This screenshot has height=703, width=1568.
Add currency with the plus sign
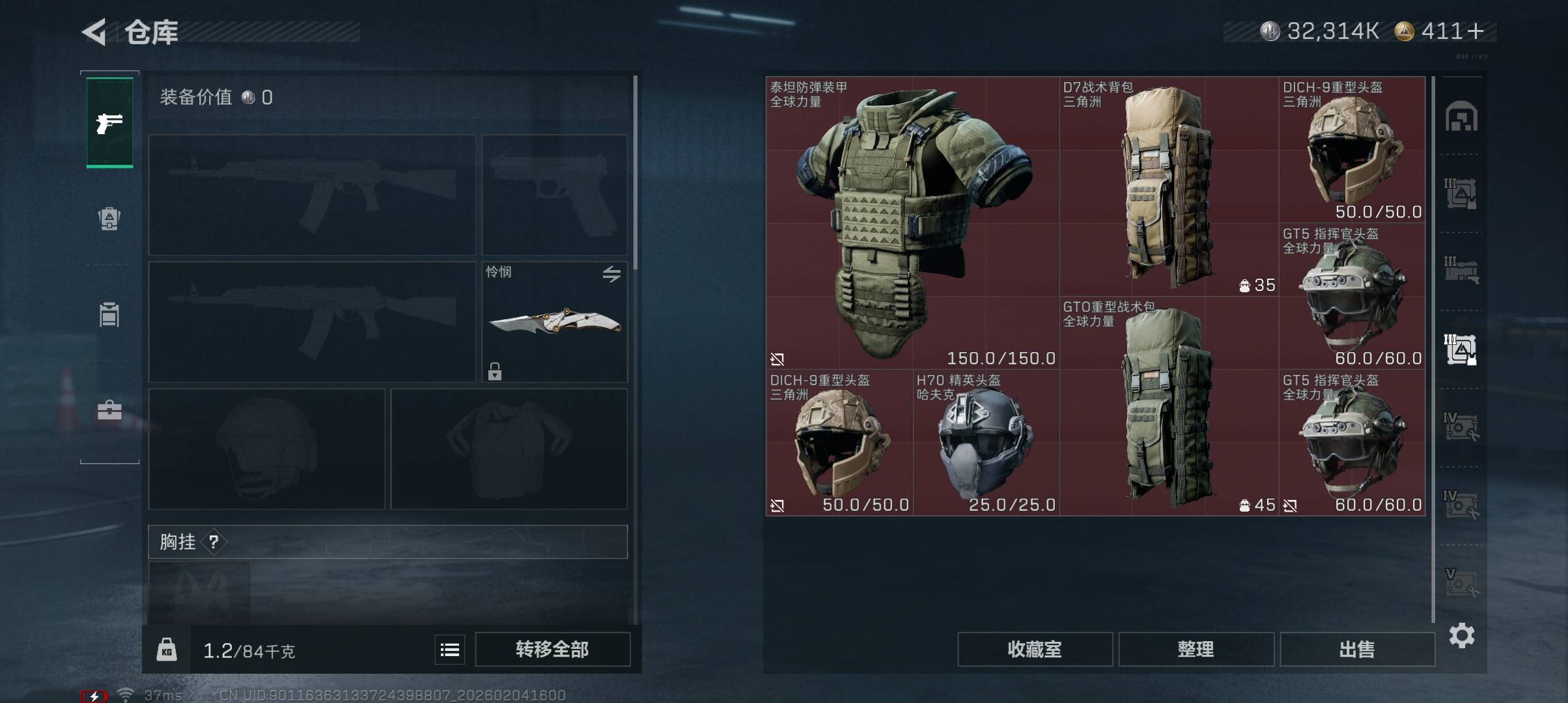click(1476, 31)
